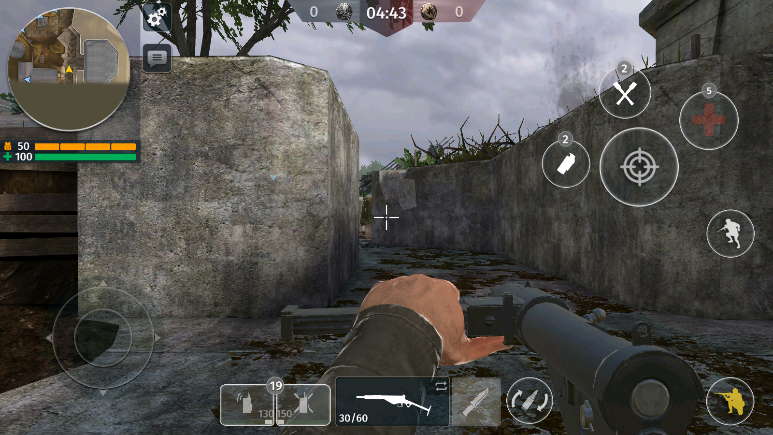Tap the yellow aiming soldier icon

pos(730,401)
